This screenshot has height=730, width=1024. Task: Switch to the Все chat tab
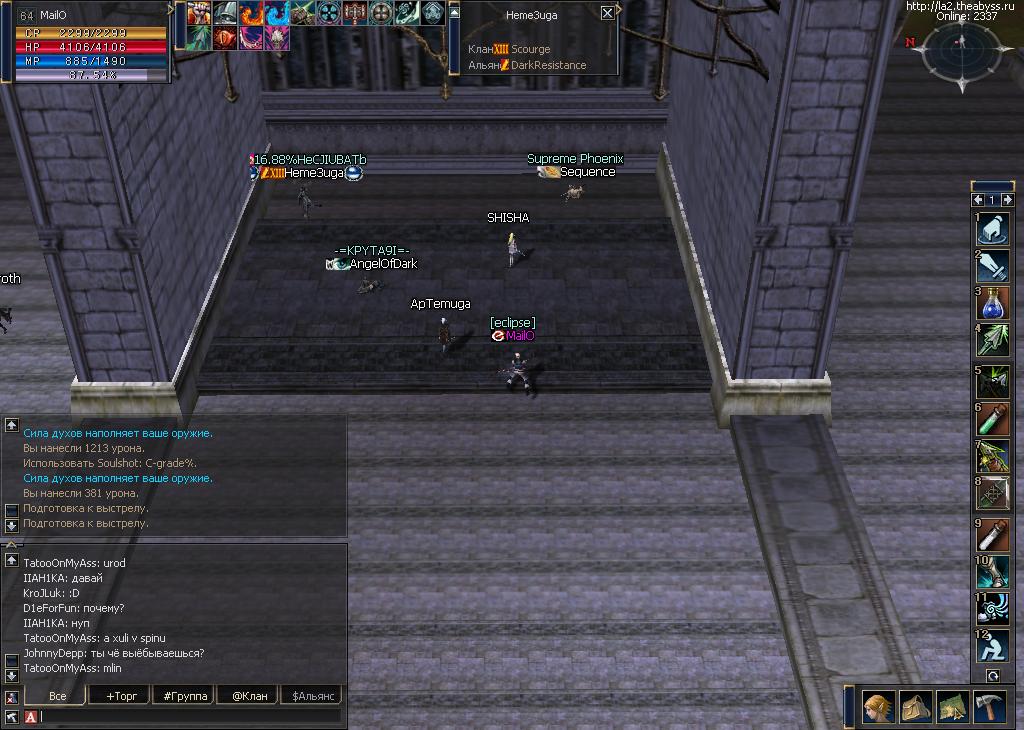click(56, 695)
